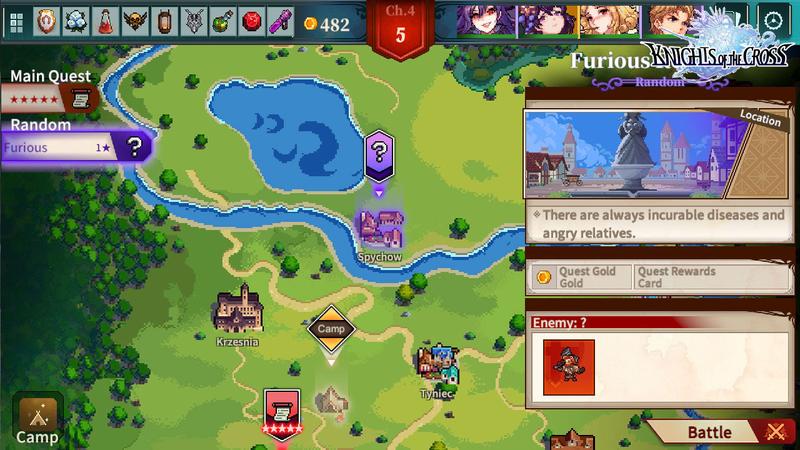Screen dimensions: 800x450
Task: Select the Camp diamond marker on map
Action: (330, 328)
